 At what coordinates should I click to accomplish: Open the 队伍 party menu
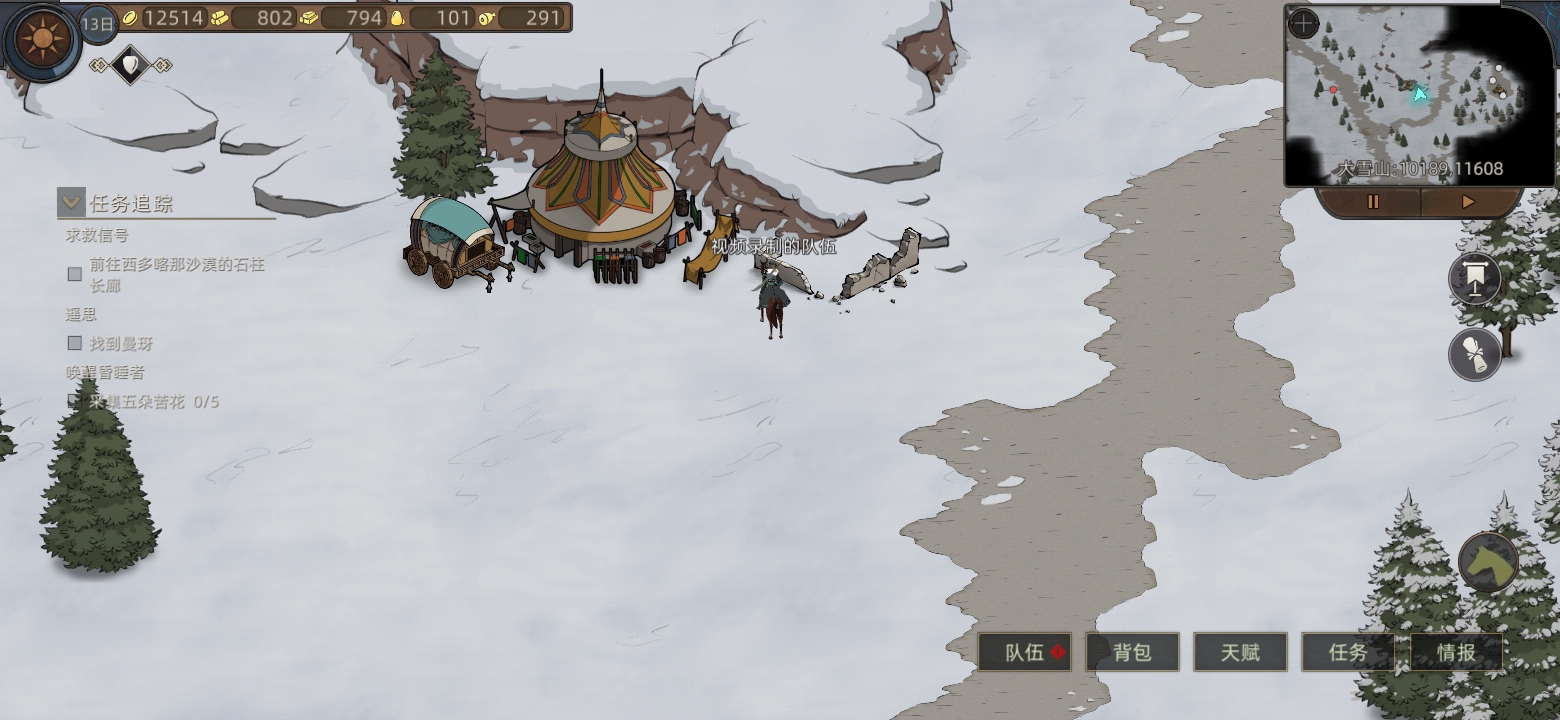[x=1024, y=653]
